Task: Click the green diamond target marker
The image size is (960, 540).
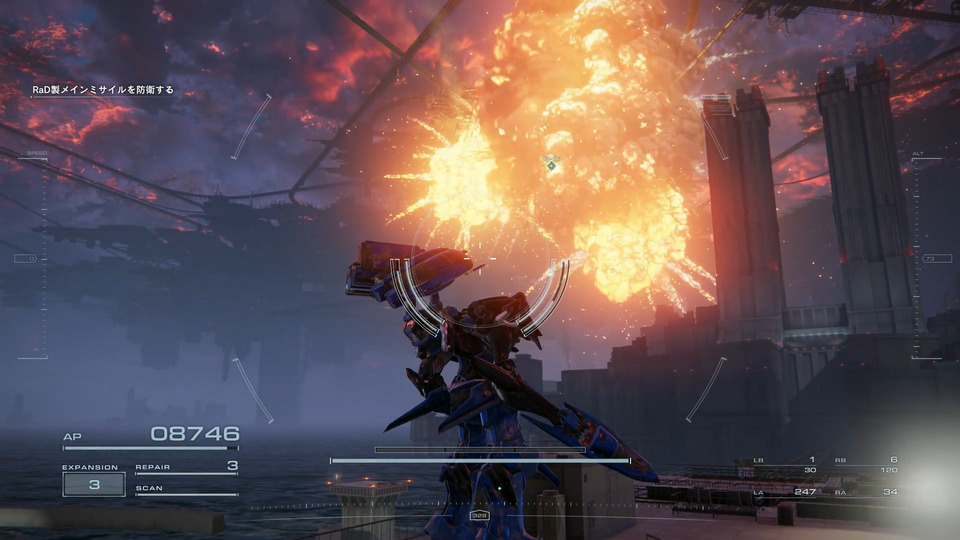Action: point(552,166)
